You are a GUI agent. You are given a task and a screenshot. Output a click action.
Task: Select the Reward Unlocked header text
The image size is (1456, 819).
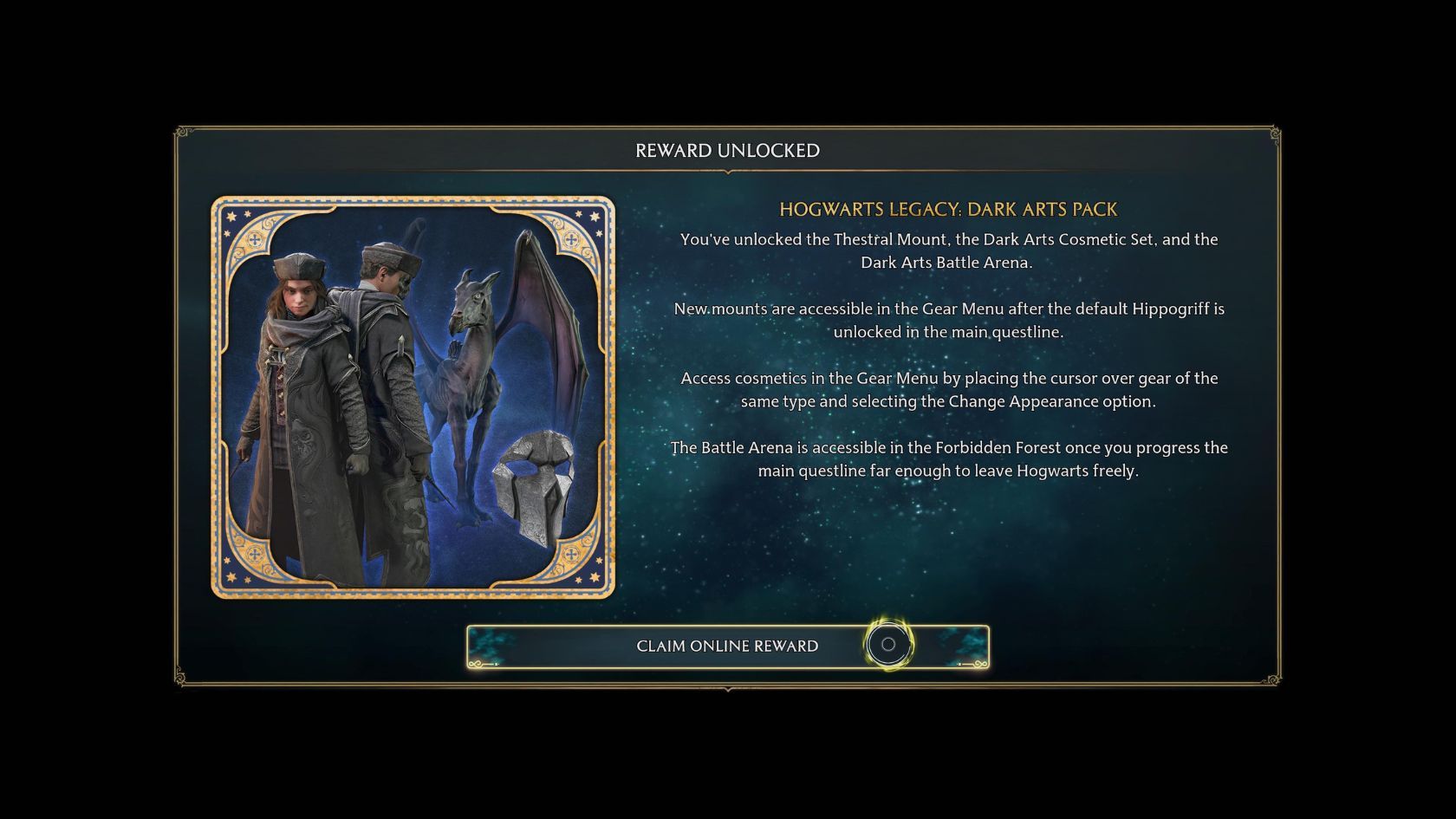pos(727,149)
